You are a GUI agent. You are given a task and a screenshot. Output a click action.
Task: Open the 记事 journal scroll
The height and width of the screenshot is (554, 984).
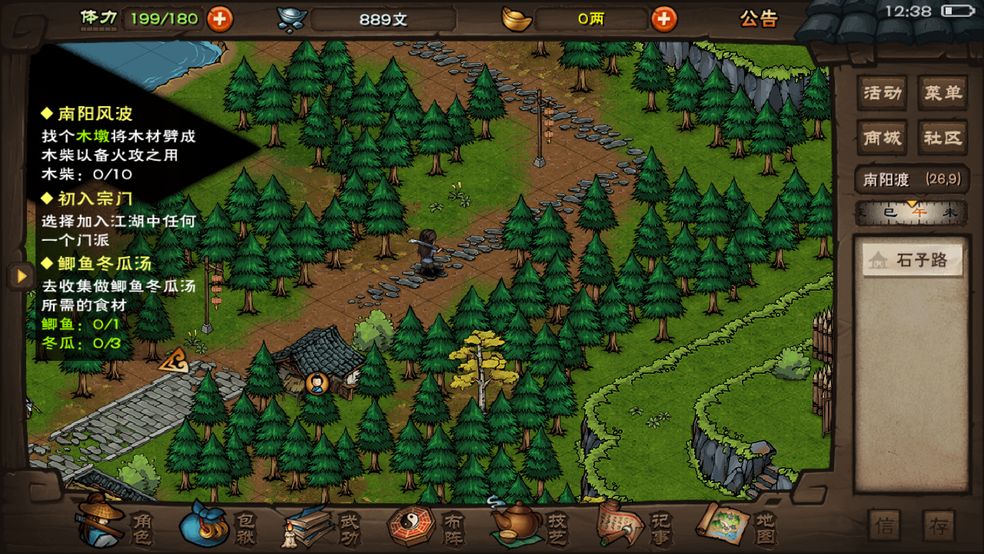click(x=635, y=522)
